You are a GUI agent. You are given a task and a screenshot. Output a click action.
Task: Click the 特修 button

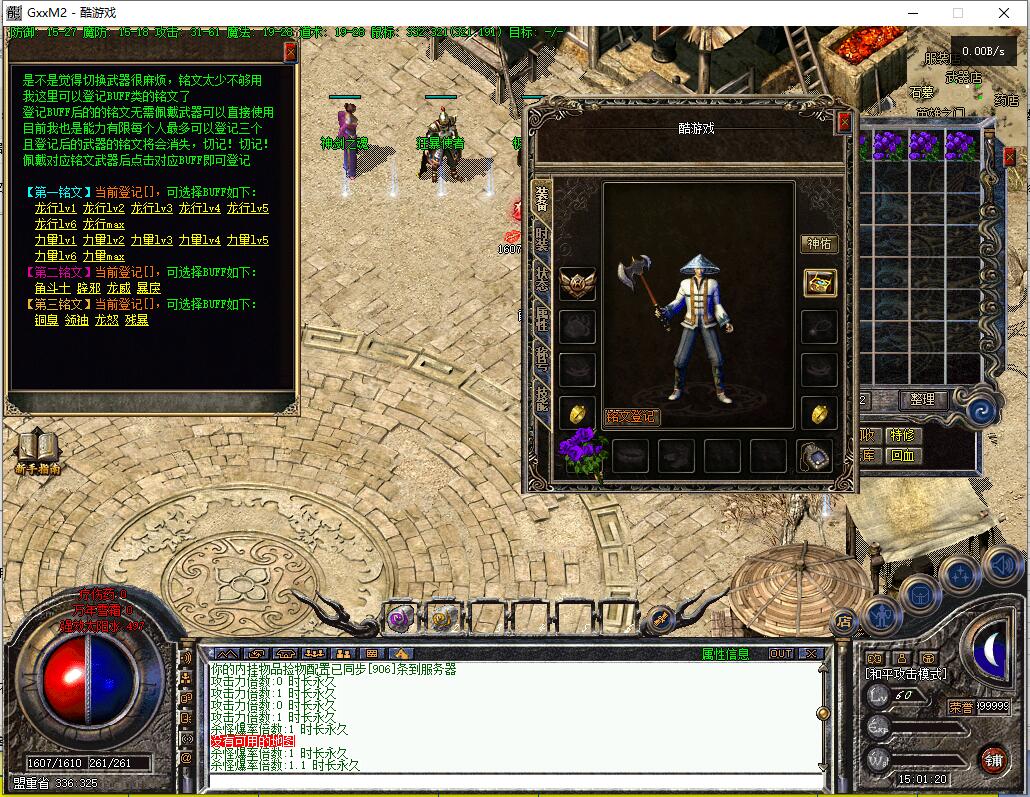[x=902, y=435]
